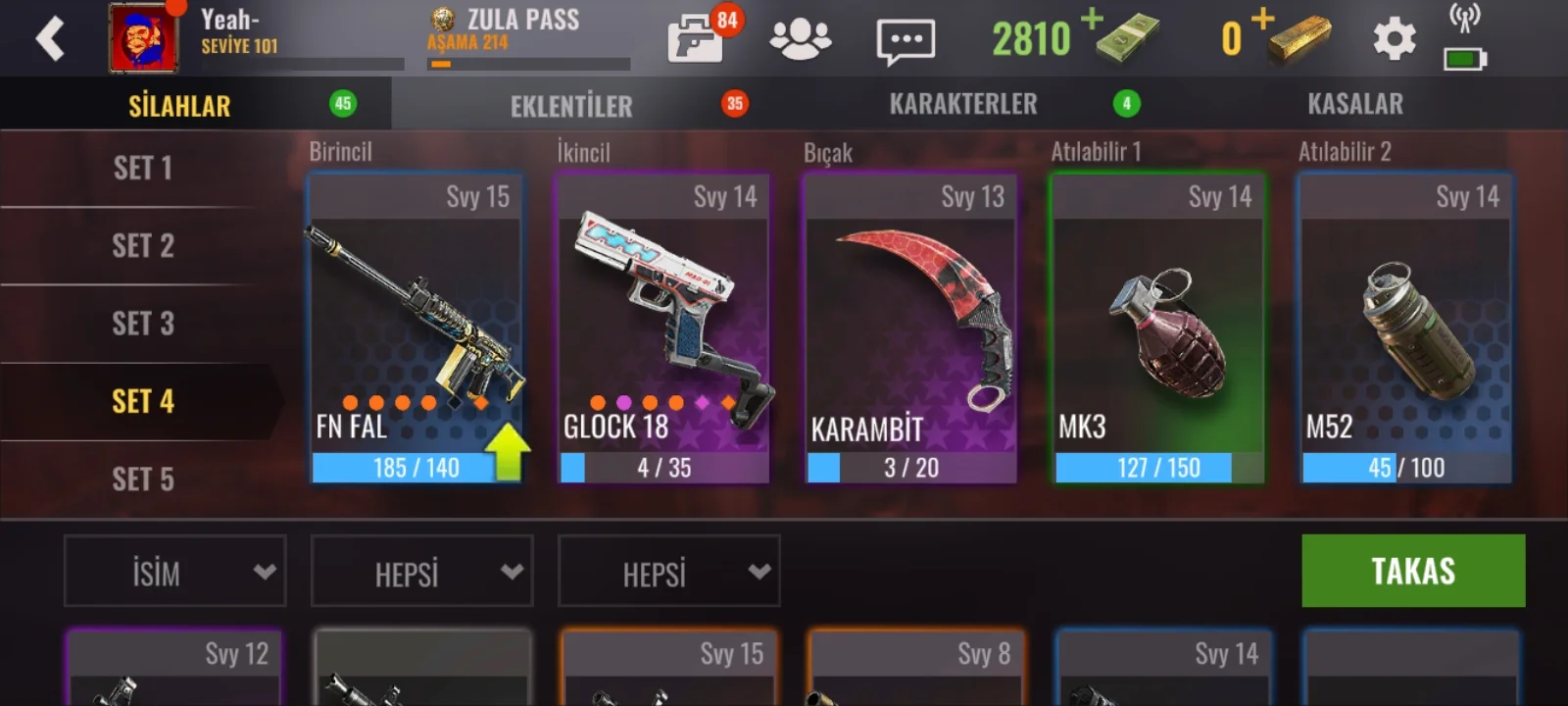Select Set 1 loadout
The image size is (1568, 706).
point(142,169)
